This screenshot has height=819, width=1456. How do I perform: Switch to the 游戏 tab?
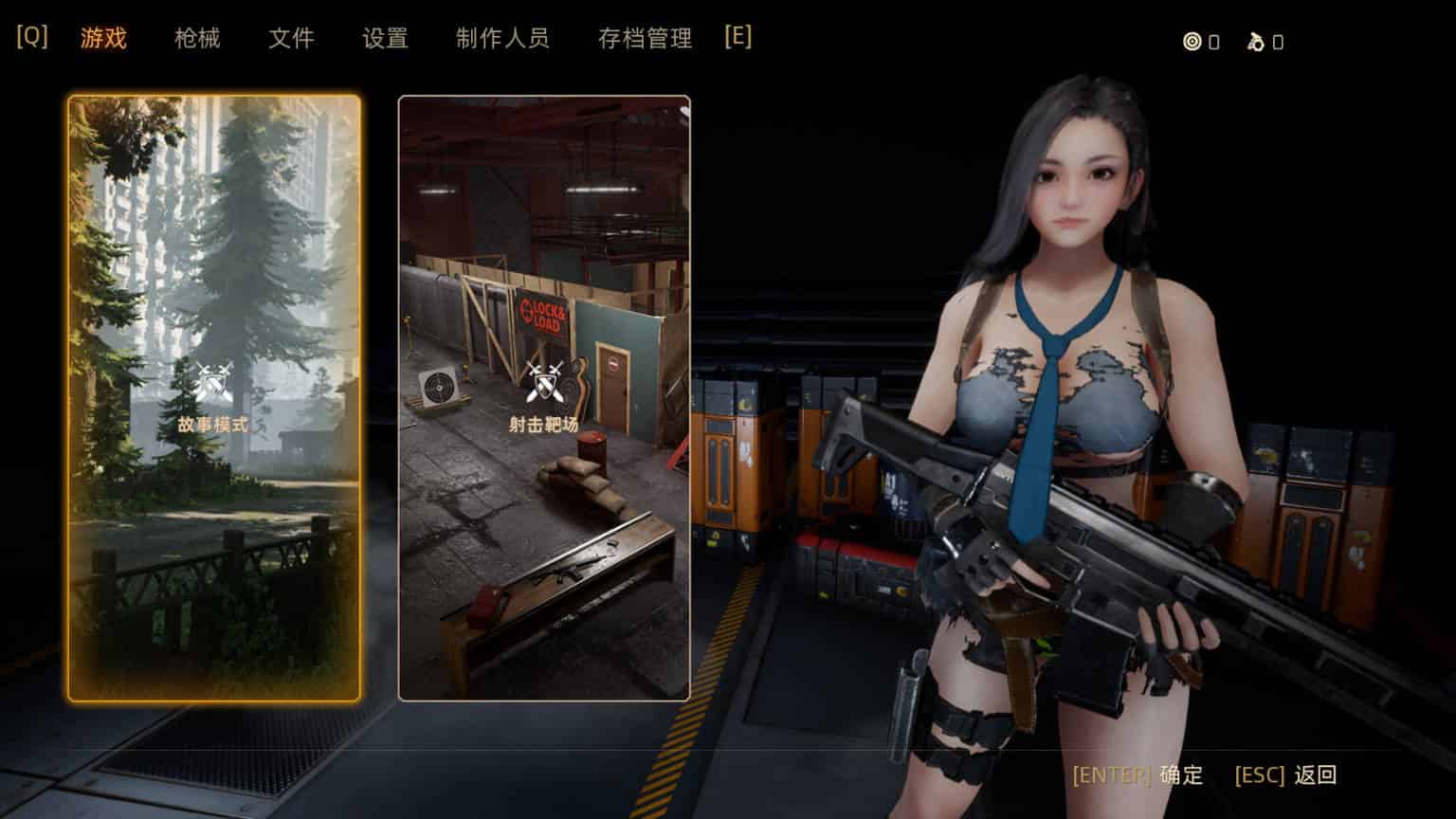[103, 39]
